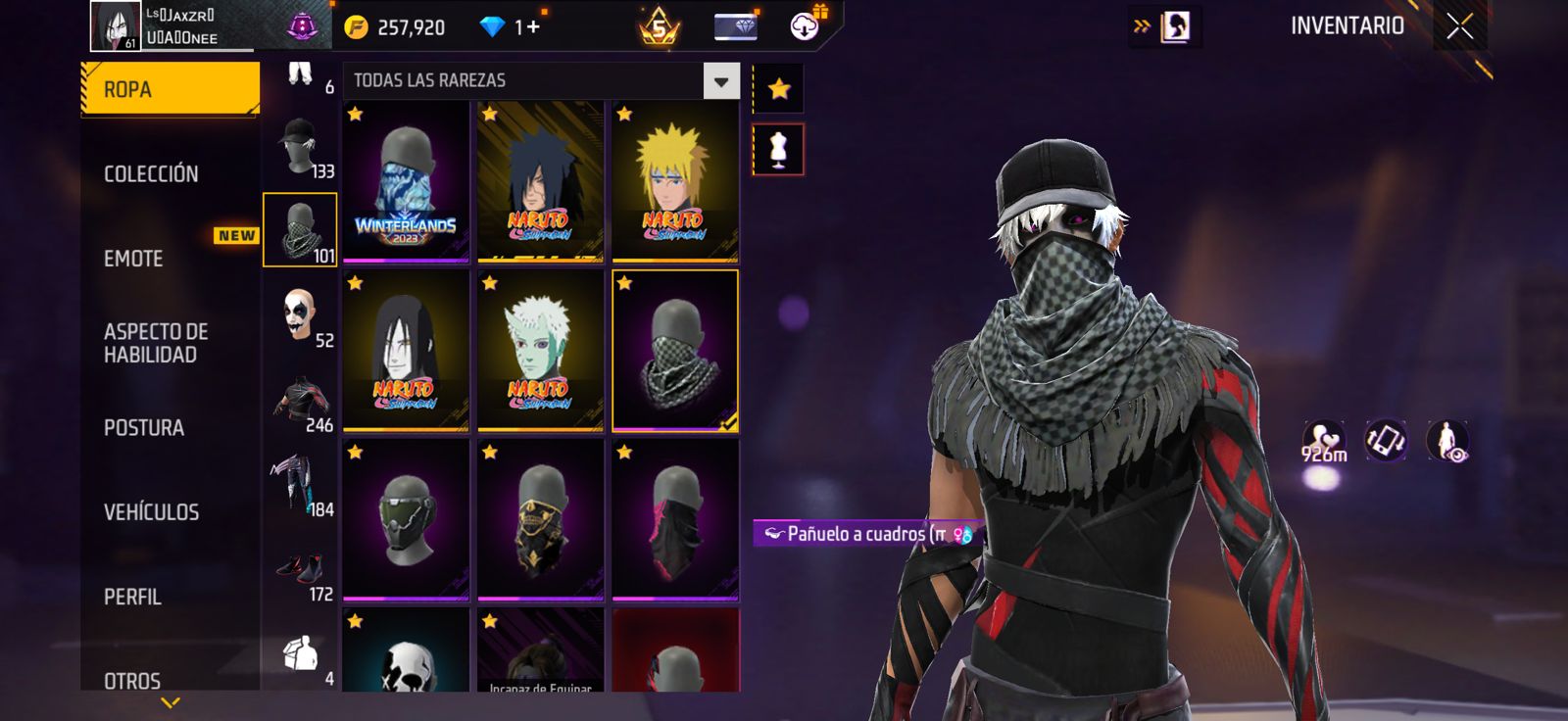
Task: Open the skull face paint category
Action: coord(301,315)
